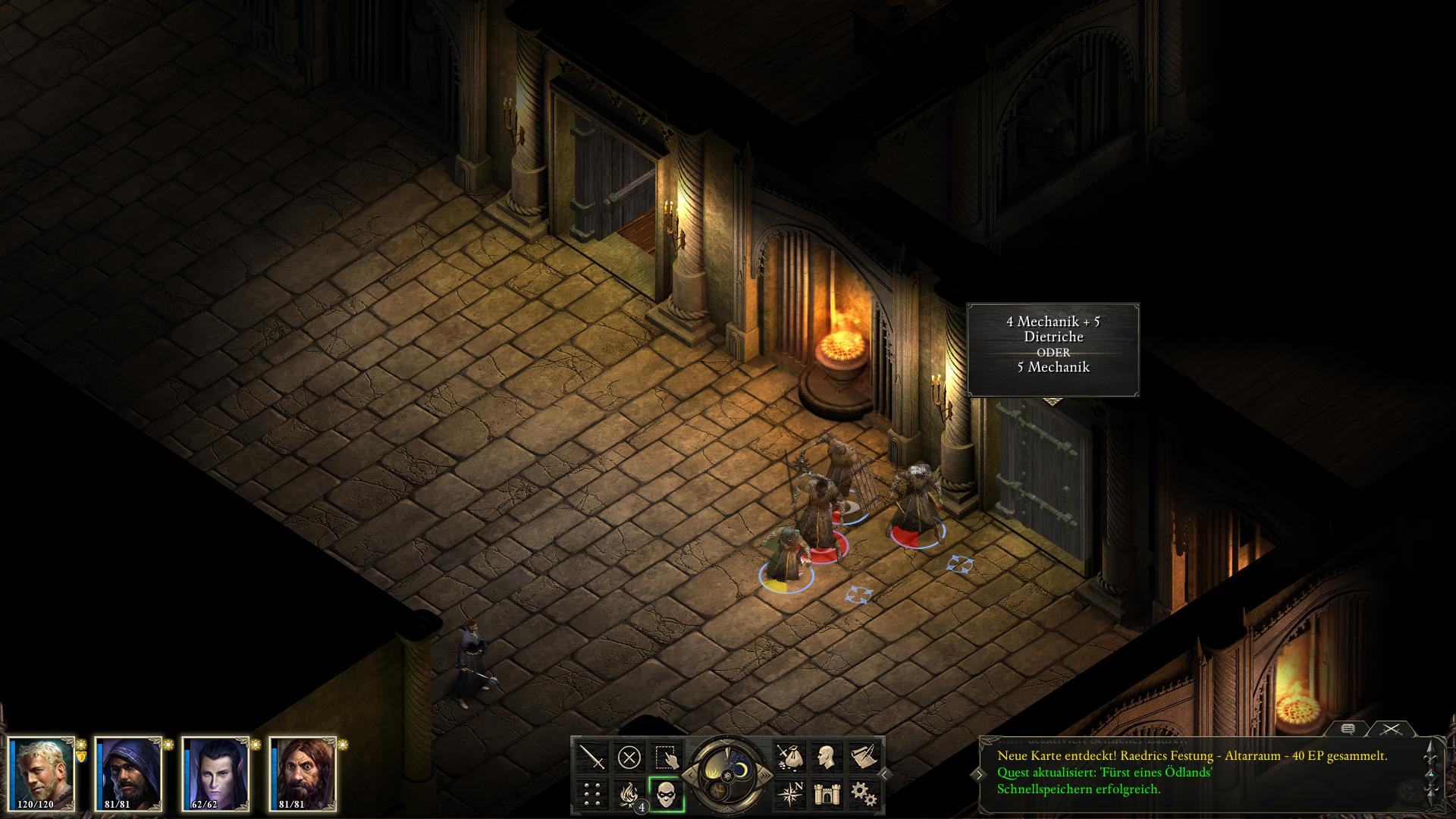Select the hooded purple-robed character portrait

click(x=128, y=773)
